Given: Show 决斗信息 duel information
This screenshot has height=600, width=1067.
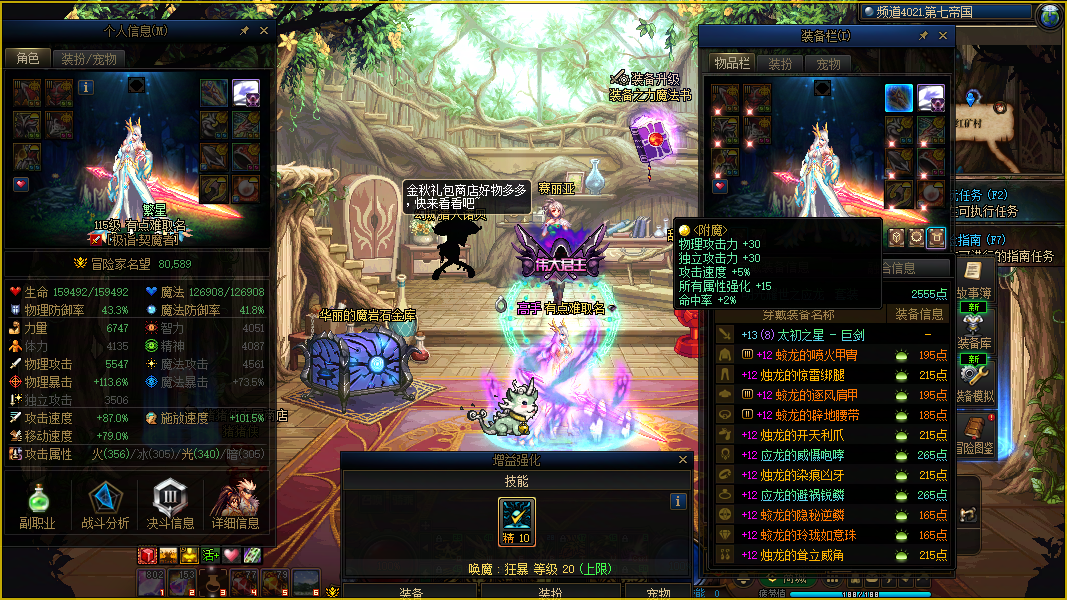Looking at the screenshot, I should [x=170, y=505].
